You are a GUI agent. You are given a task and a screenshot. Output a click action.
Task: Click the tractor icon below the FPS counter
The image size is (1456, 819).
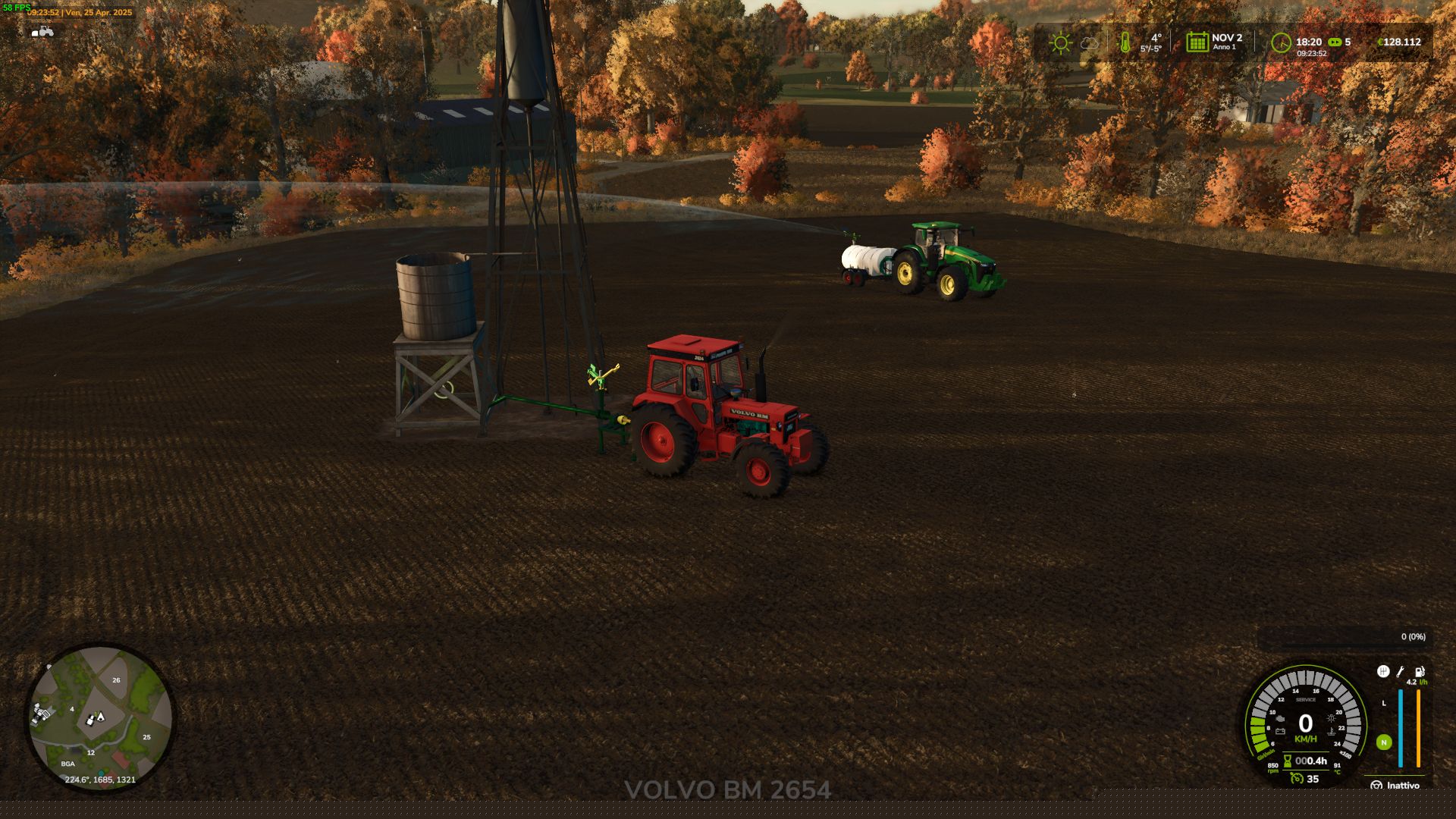tap(42, 31)
